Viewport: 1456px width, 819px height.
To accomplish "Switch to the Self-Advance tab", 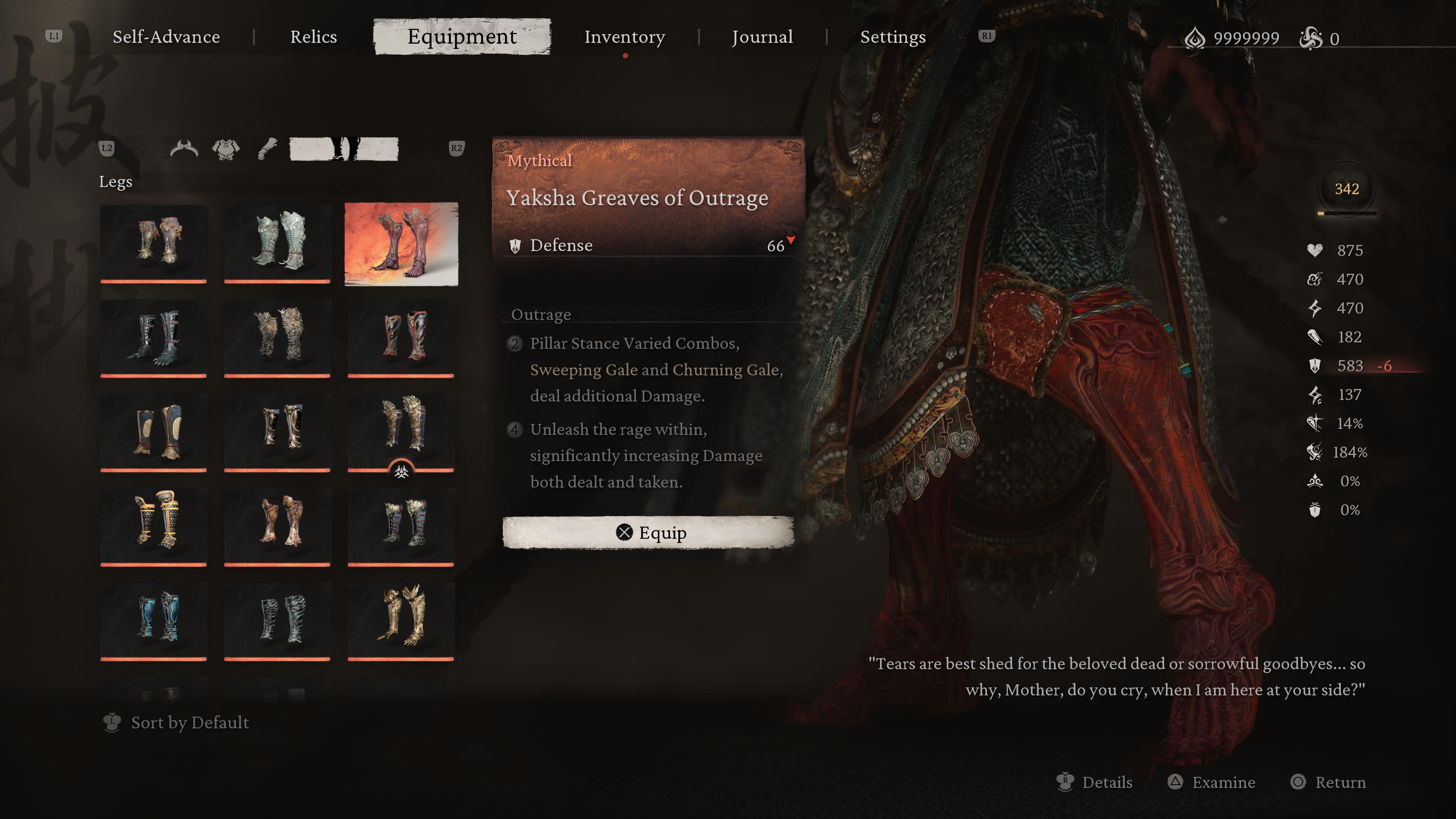I will coord(166,37).
